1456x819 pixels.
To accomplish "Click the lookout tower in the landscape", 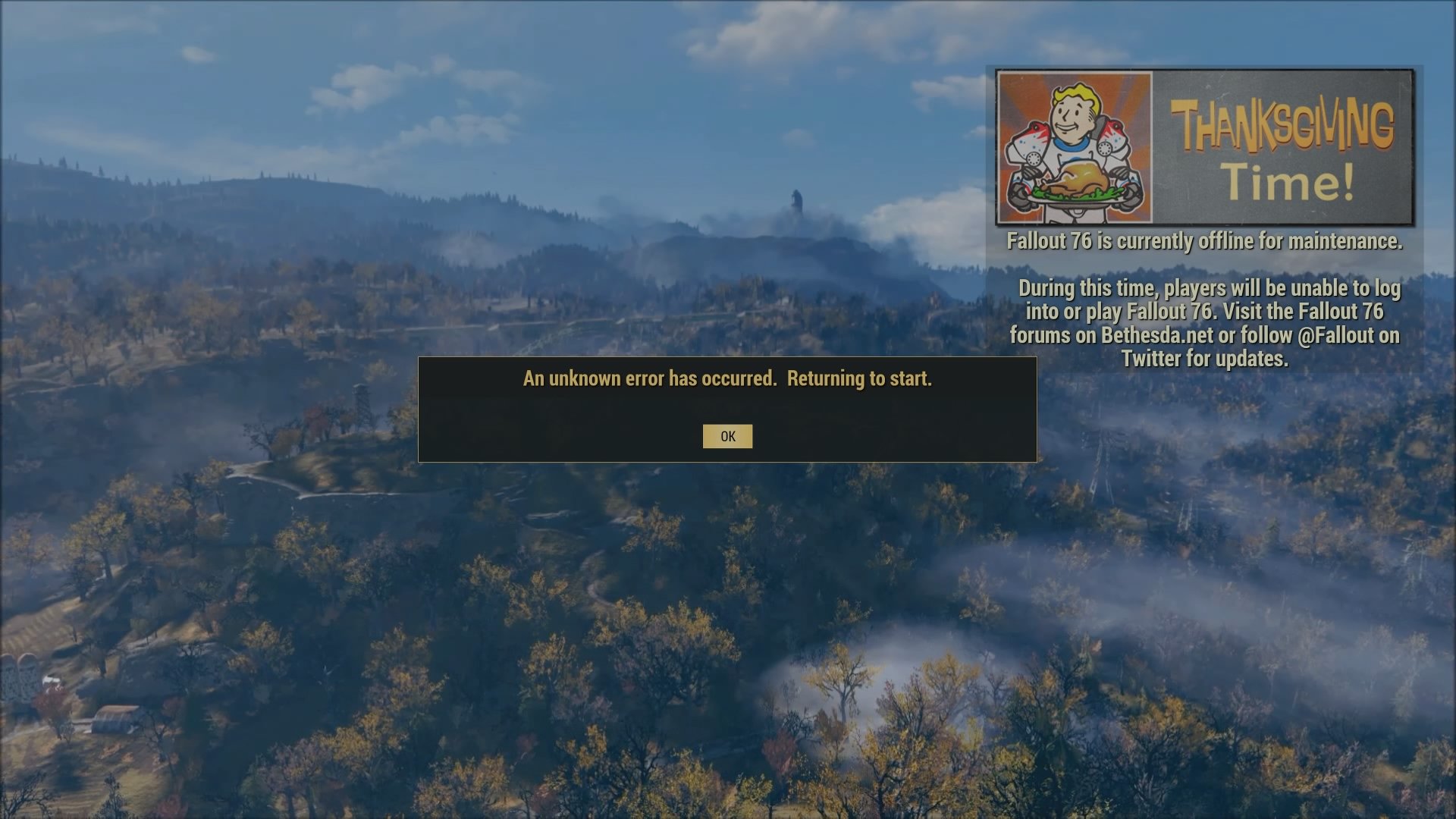I will [360, 400].
